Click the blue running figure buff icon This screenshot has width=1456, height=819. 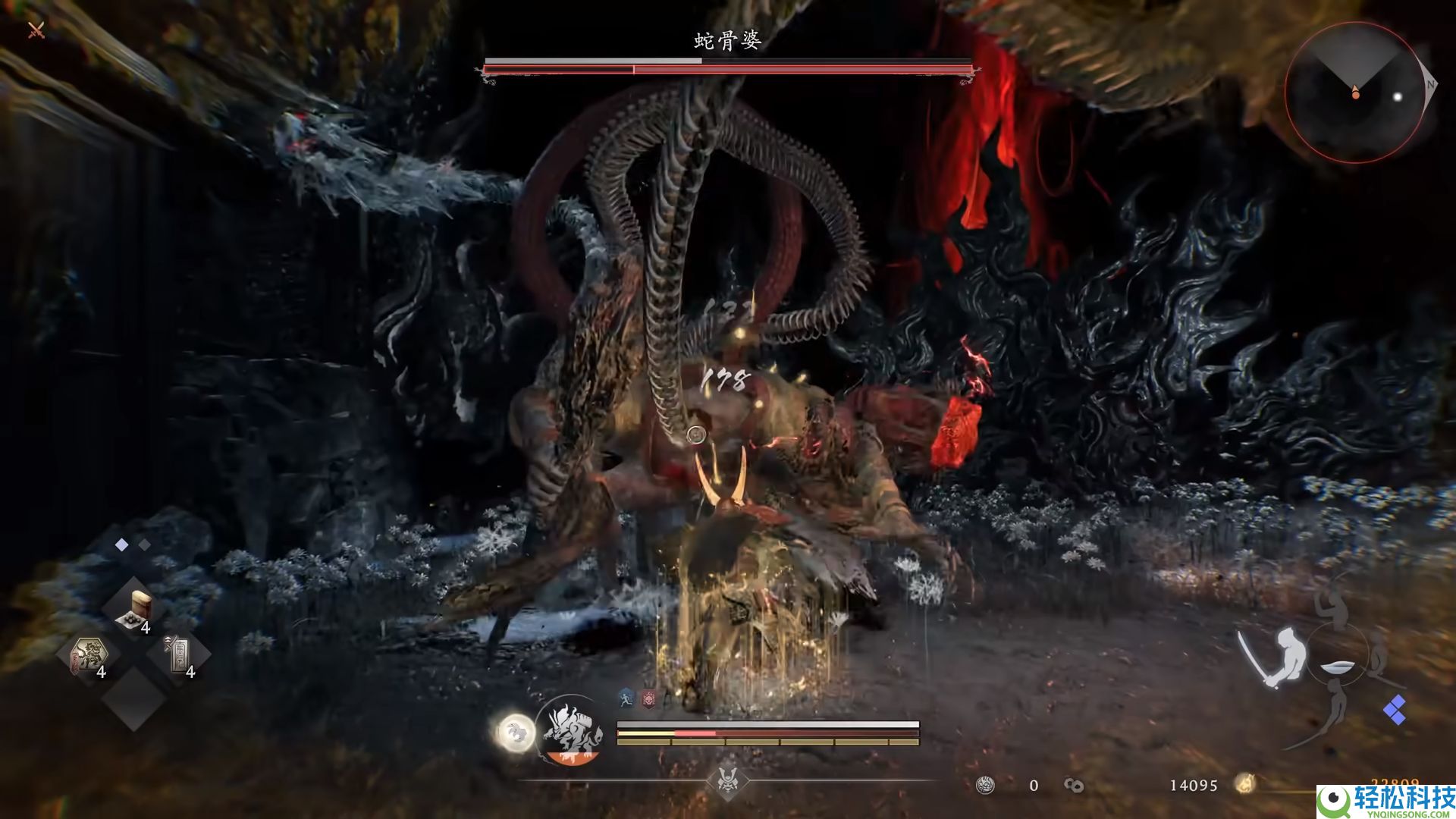[x=626, y=699]
